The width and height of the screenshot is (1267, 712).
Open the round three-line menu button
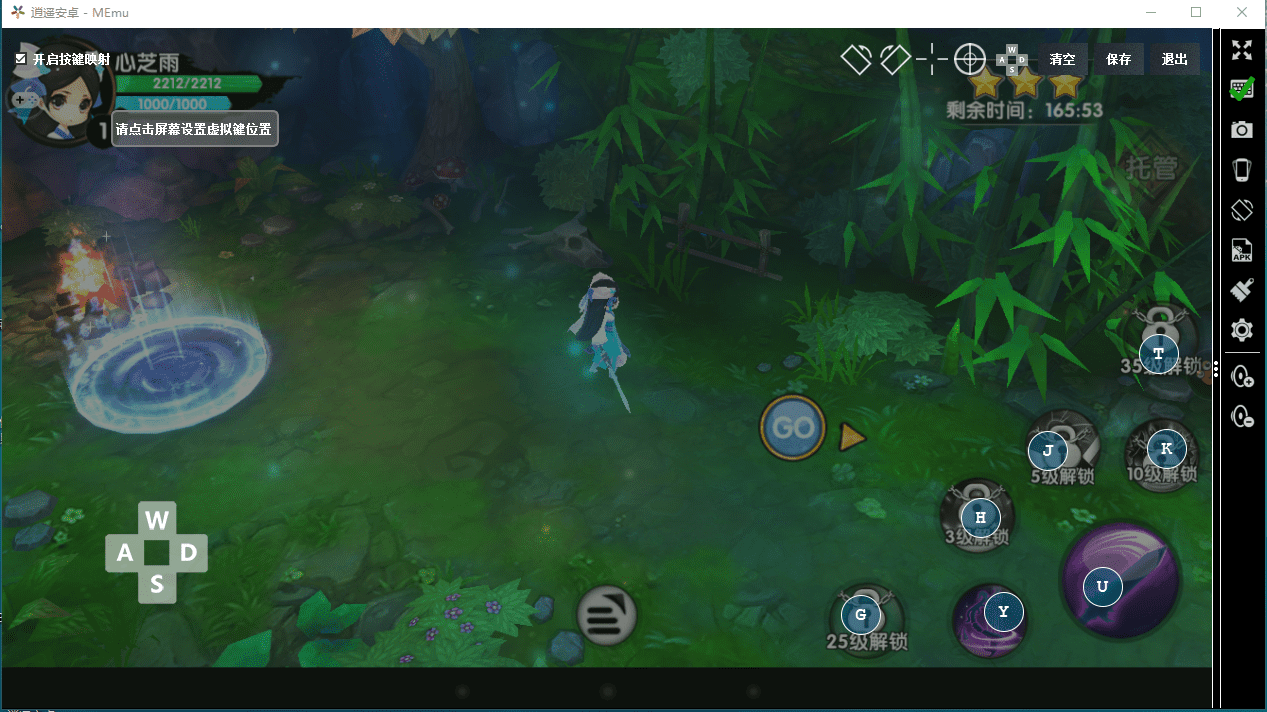pos(606,614)
